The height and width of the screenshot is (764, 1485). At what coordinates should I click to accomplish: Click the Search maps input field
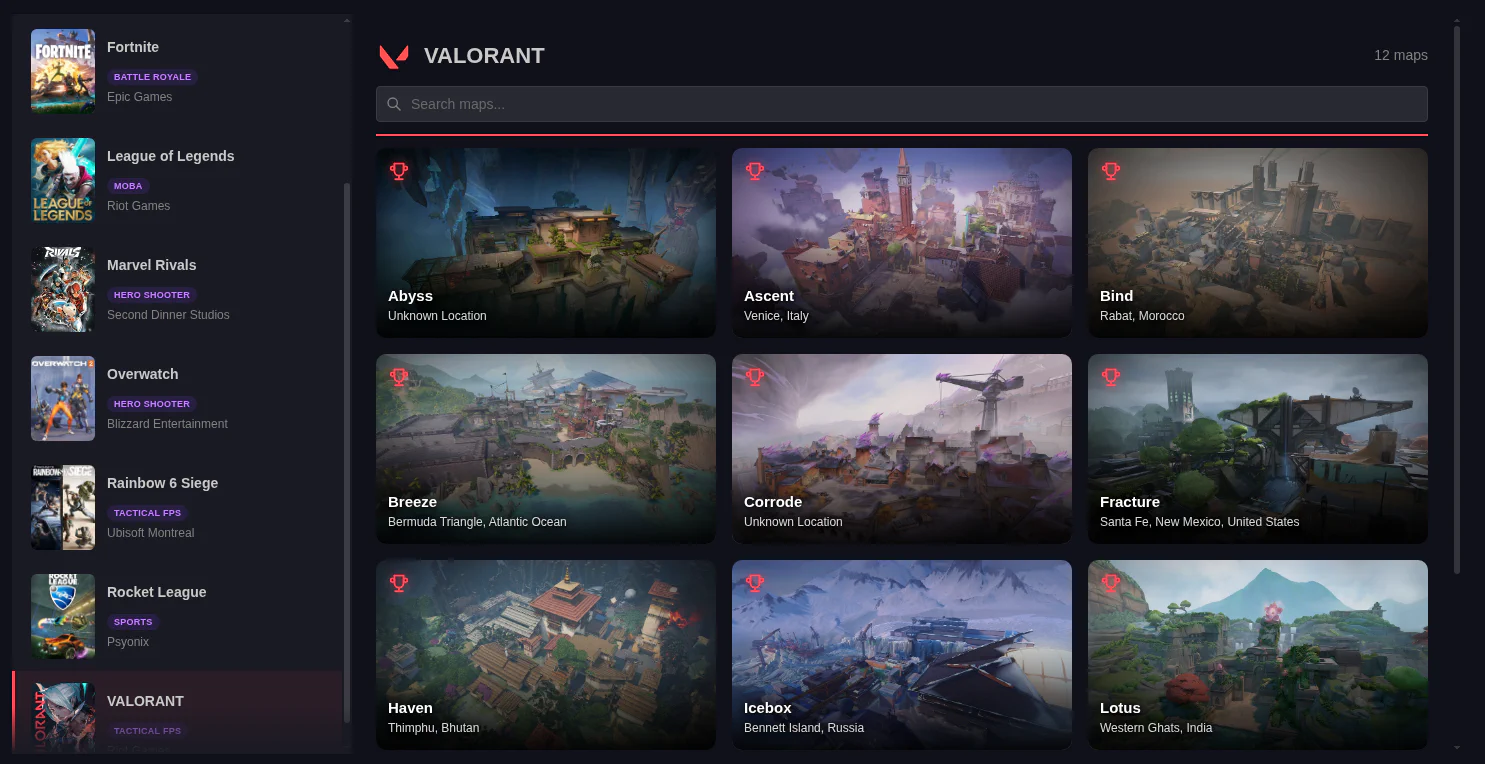pos(901,104)
